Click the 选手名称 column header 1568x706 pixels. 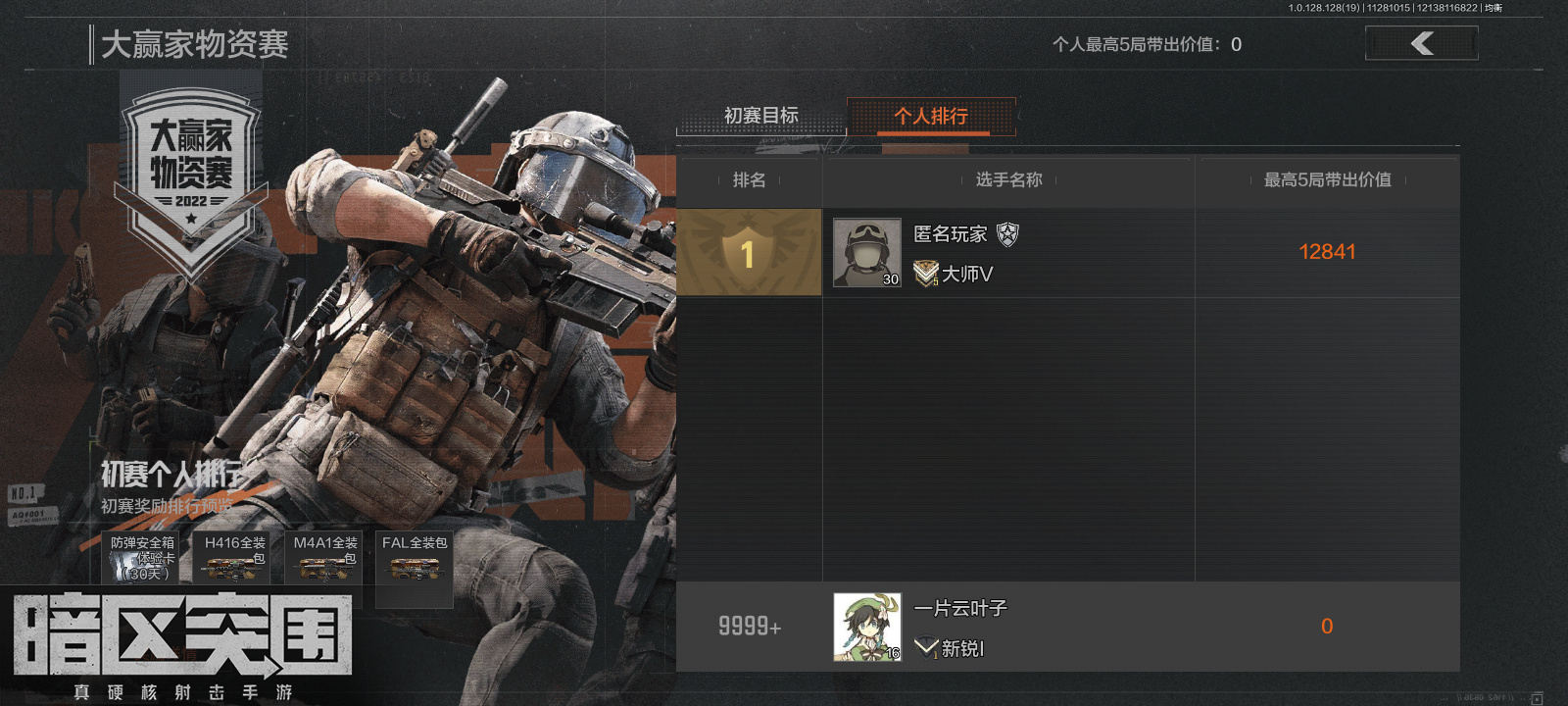click(1007, 180)
